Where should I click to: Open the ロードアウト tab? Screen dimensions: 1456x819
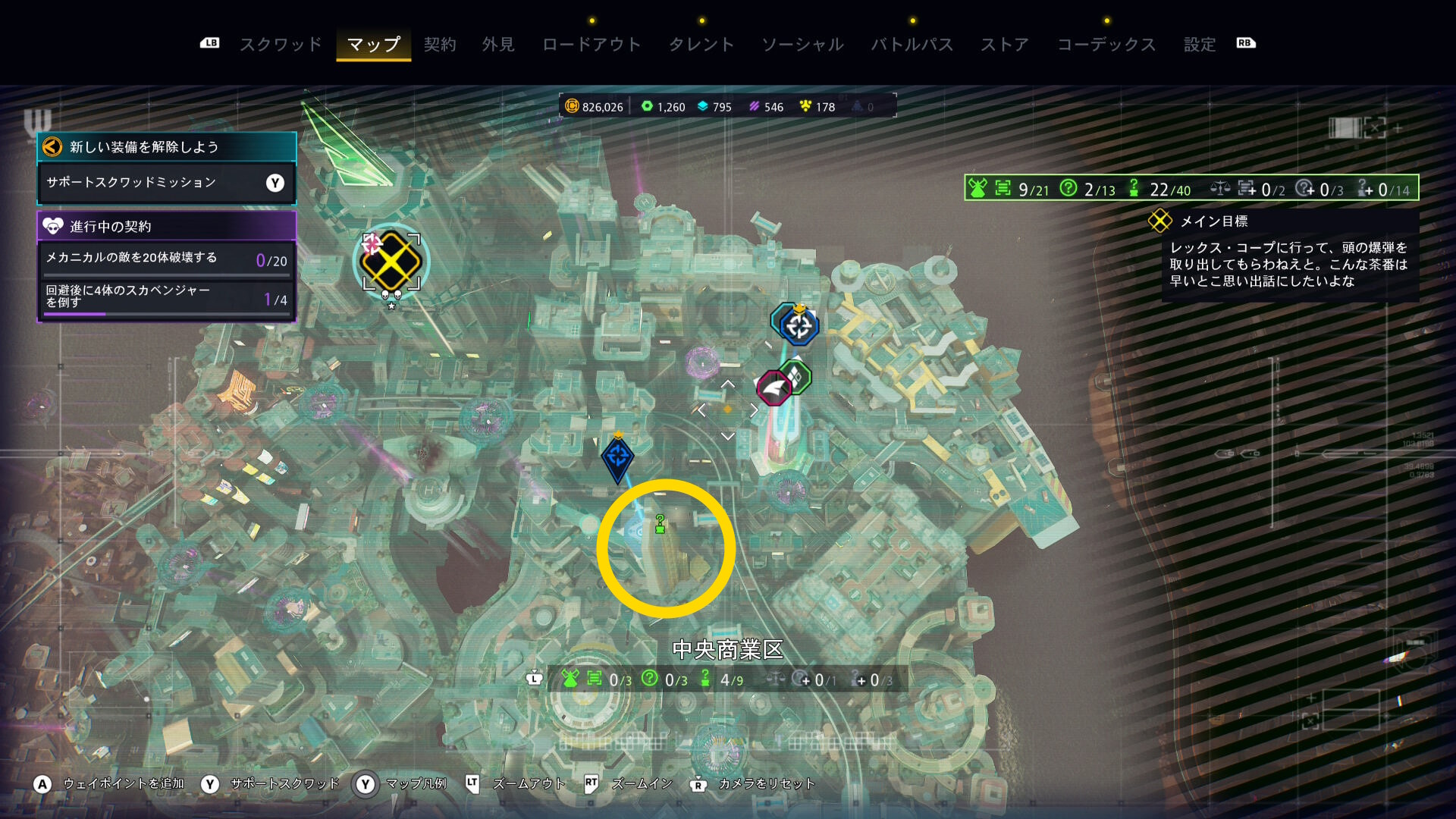pos(591,45)
